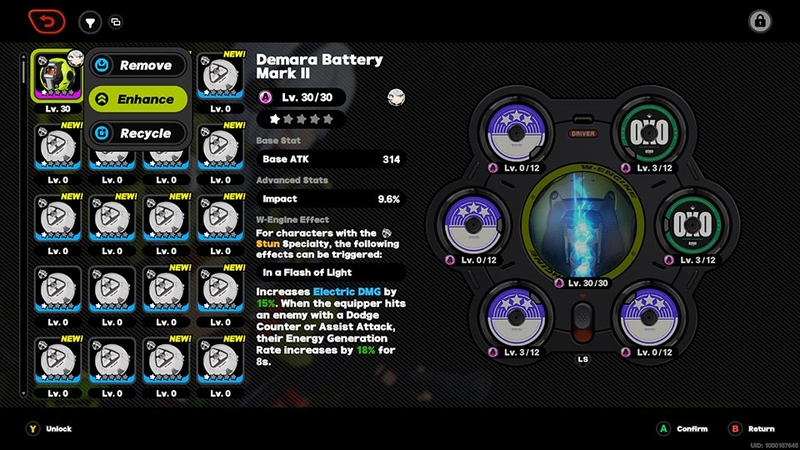The image size is (800, 450).
Task: Click the character avatar beside Lv. 30/30
Action: pos(396,97)
